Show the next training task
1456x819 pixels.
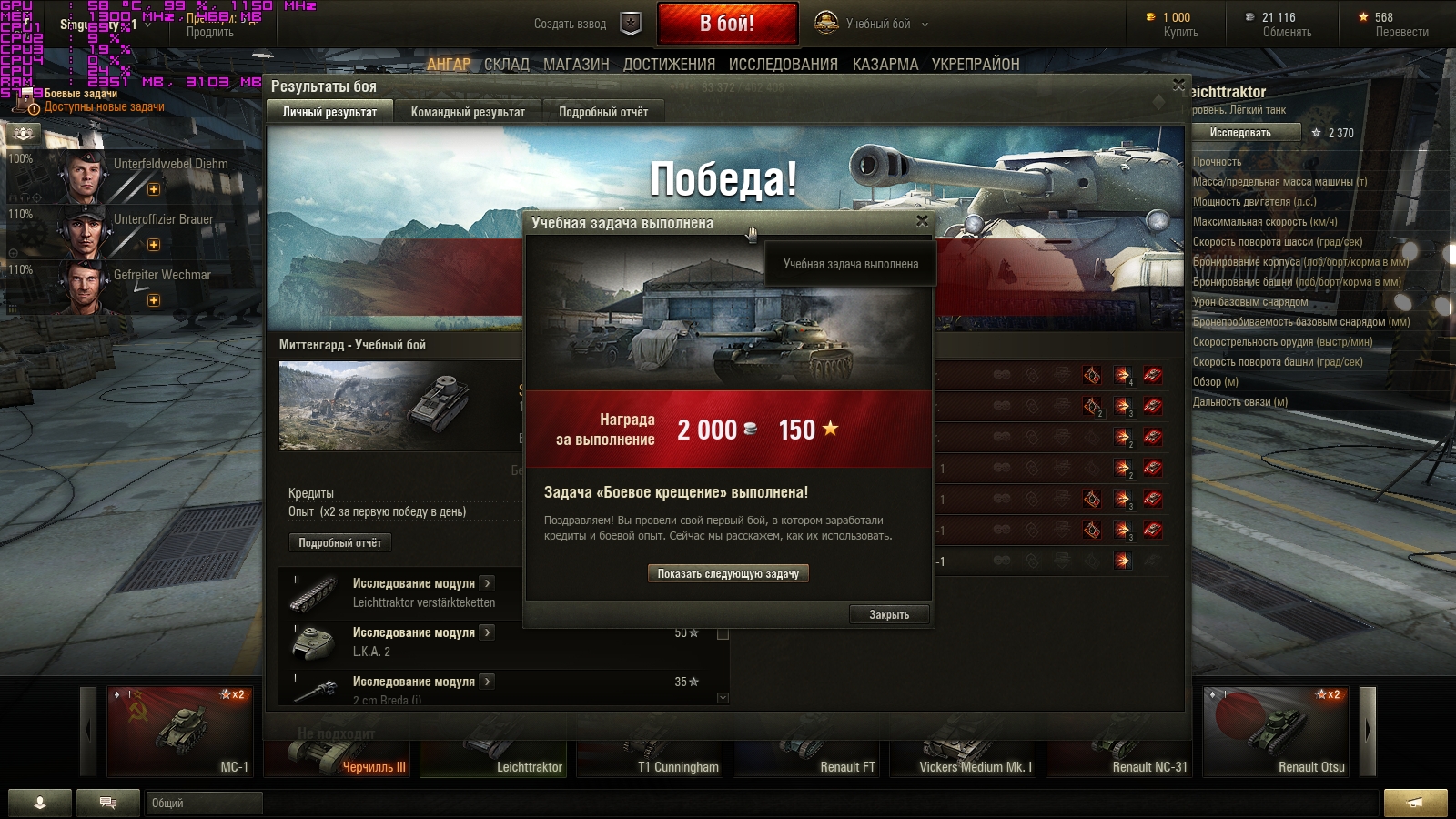point(728,574)
